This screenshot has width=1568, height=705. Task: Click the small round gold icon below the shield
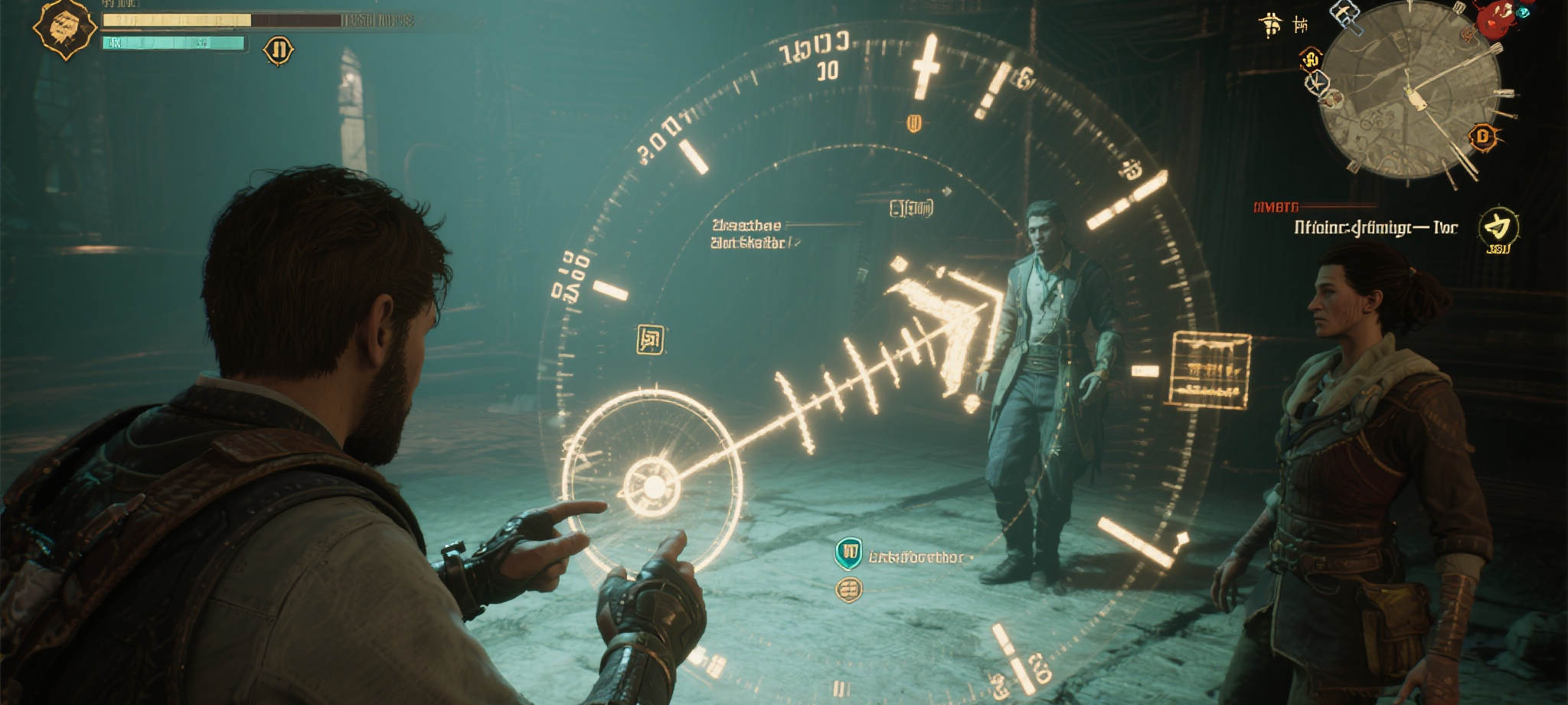(x=848, y=589)
